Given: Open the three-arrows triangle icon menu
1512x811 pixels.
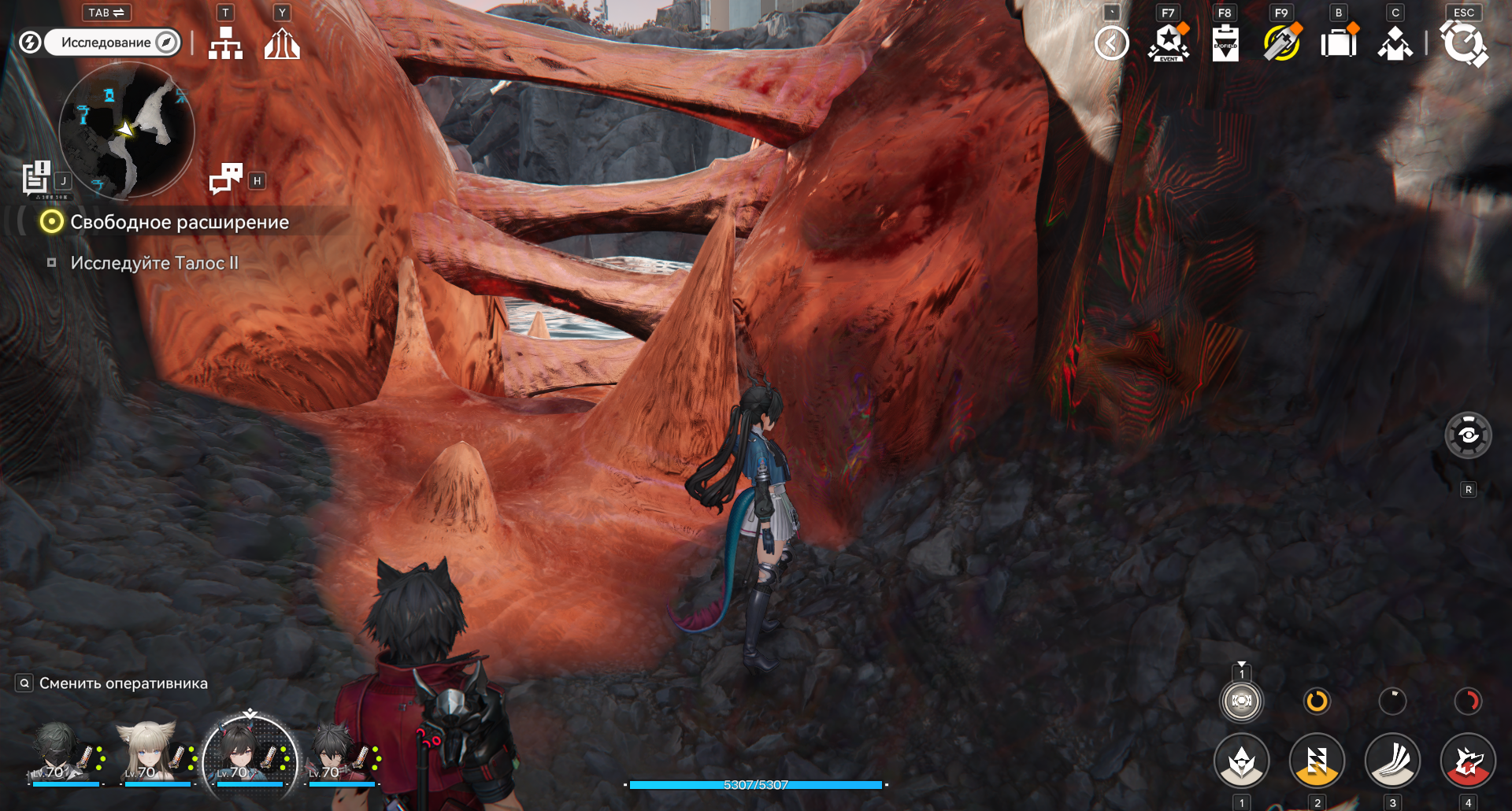Looking at the screenshot, I should [282, 43].
